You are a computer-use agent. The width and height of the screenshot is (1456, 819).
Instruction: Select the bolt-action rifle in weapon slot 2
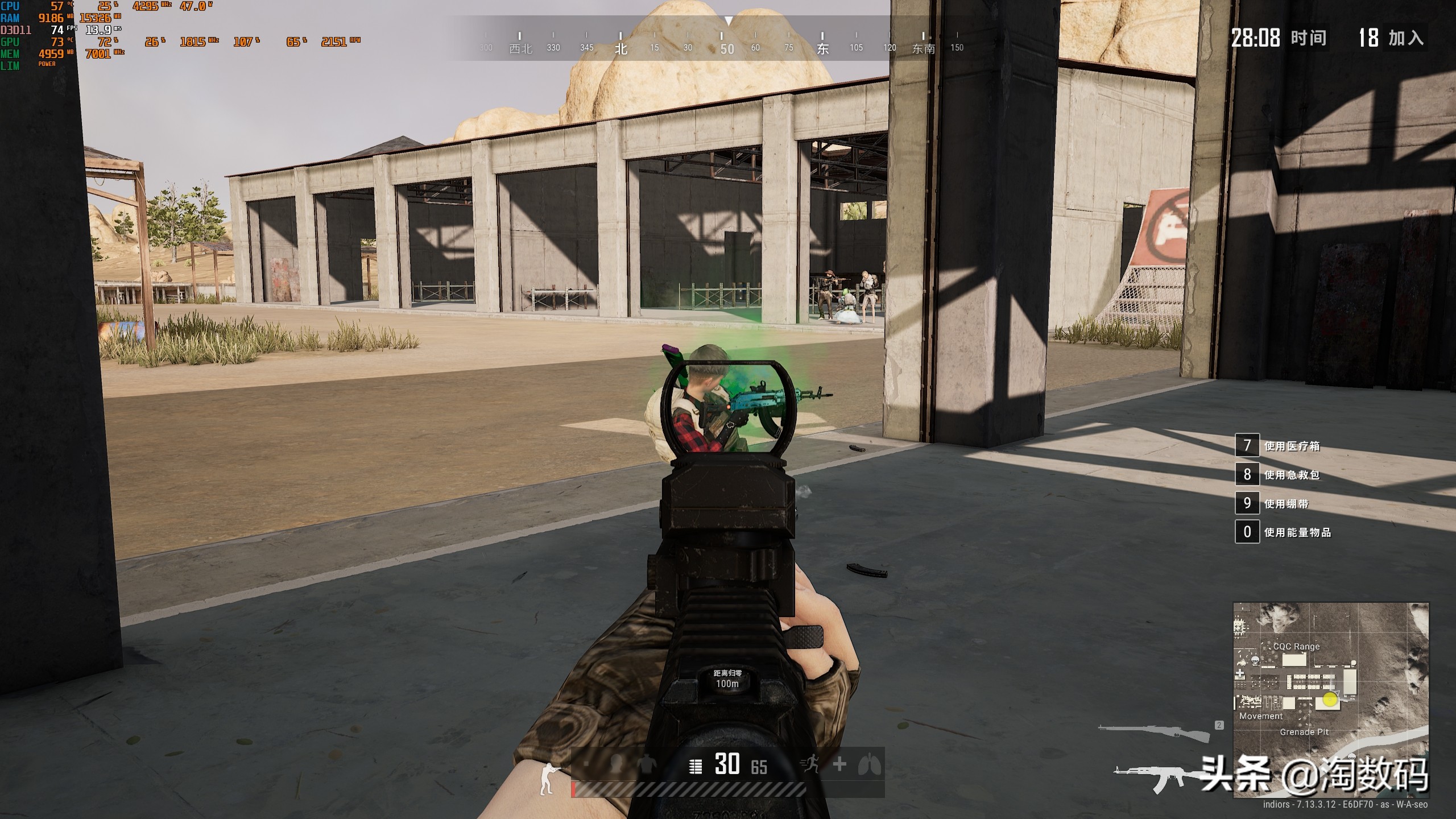[x=1155, y=733]
